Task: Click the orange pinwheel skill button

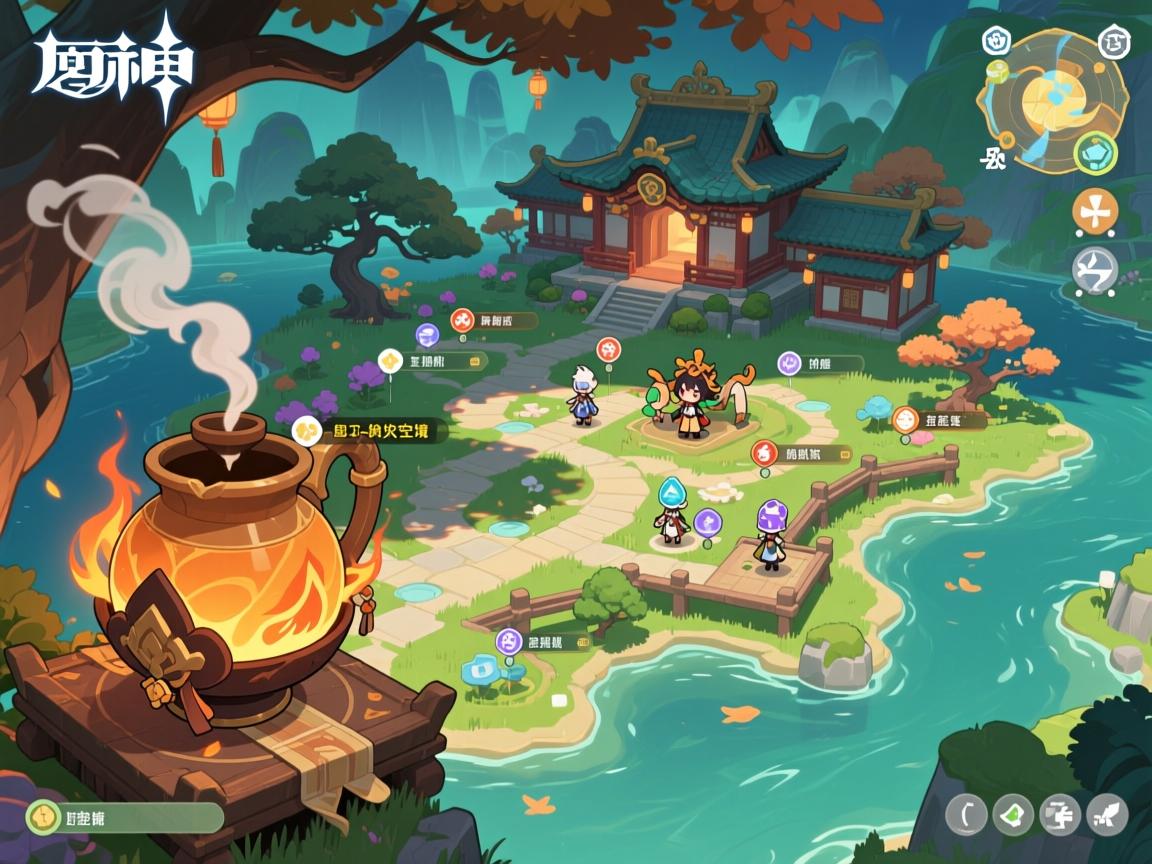Action: [1095, 211]
